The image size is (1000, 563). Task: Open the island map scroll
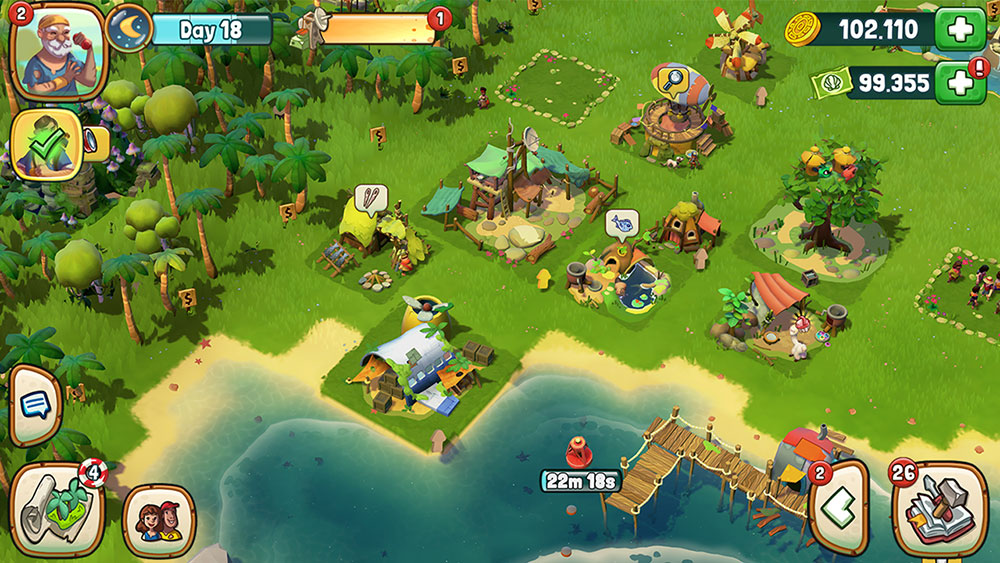pyautogui.click(x=57, y=507)
